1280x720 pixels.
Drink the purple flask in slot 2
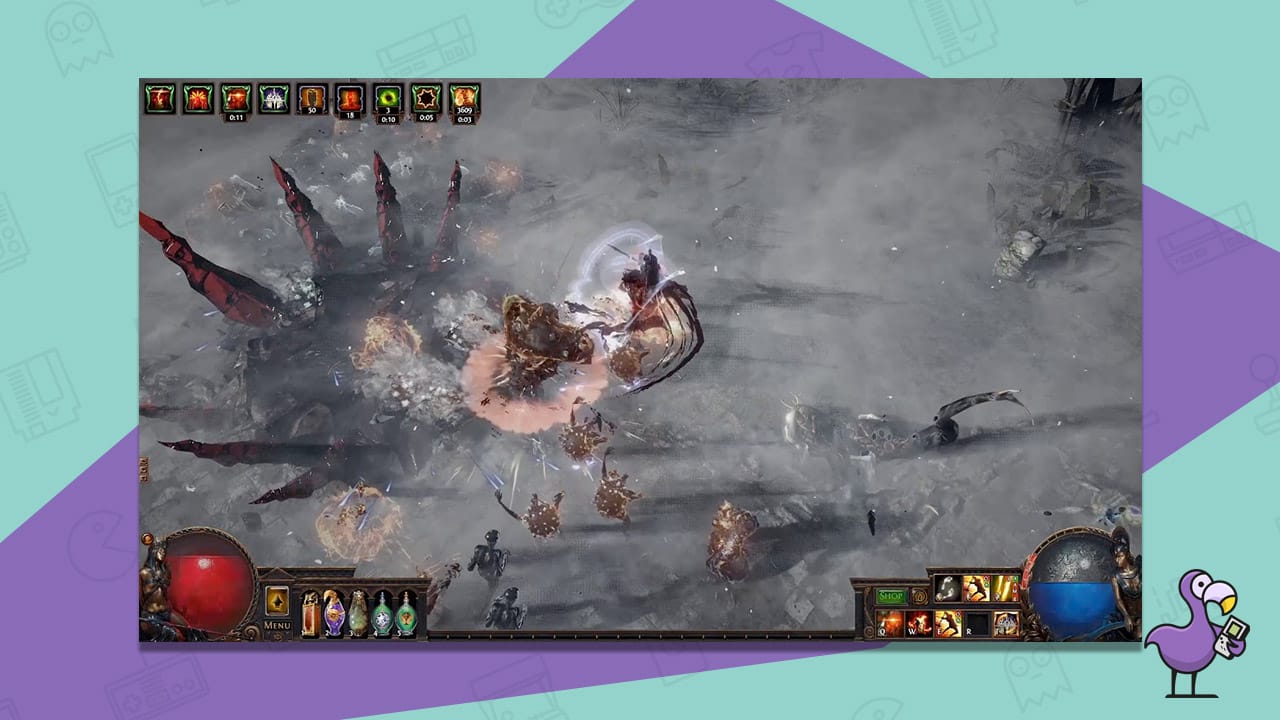point(334,612)
